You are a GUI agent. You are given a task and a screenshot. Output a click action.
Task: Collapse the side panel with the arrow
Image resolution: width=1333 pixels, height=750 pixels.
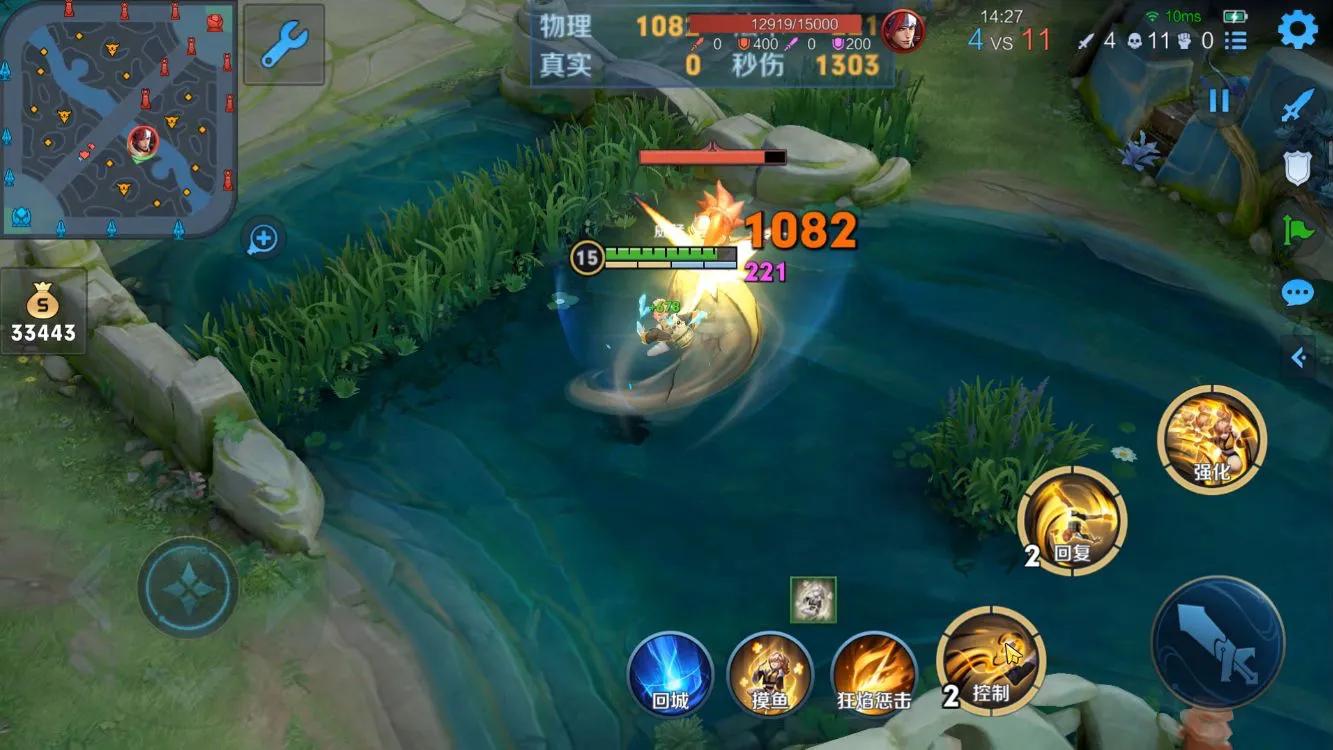tap(1299, 357)
